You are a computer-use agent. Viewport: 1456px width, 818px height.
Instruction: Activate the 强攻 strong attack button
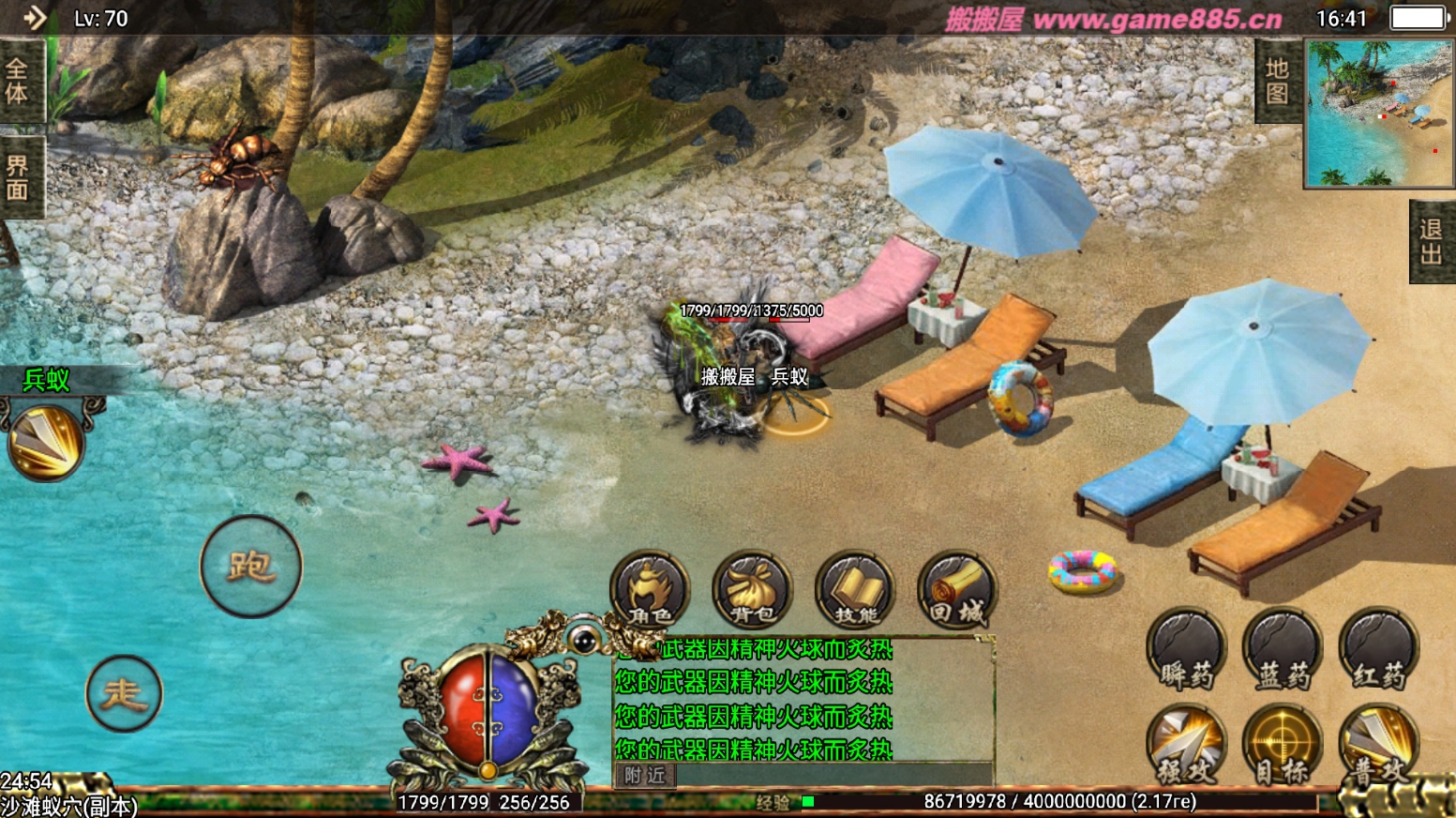(x=1187, y=746)
